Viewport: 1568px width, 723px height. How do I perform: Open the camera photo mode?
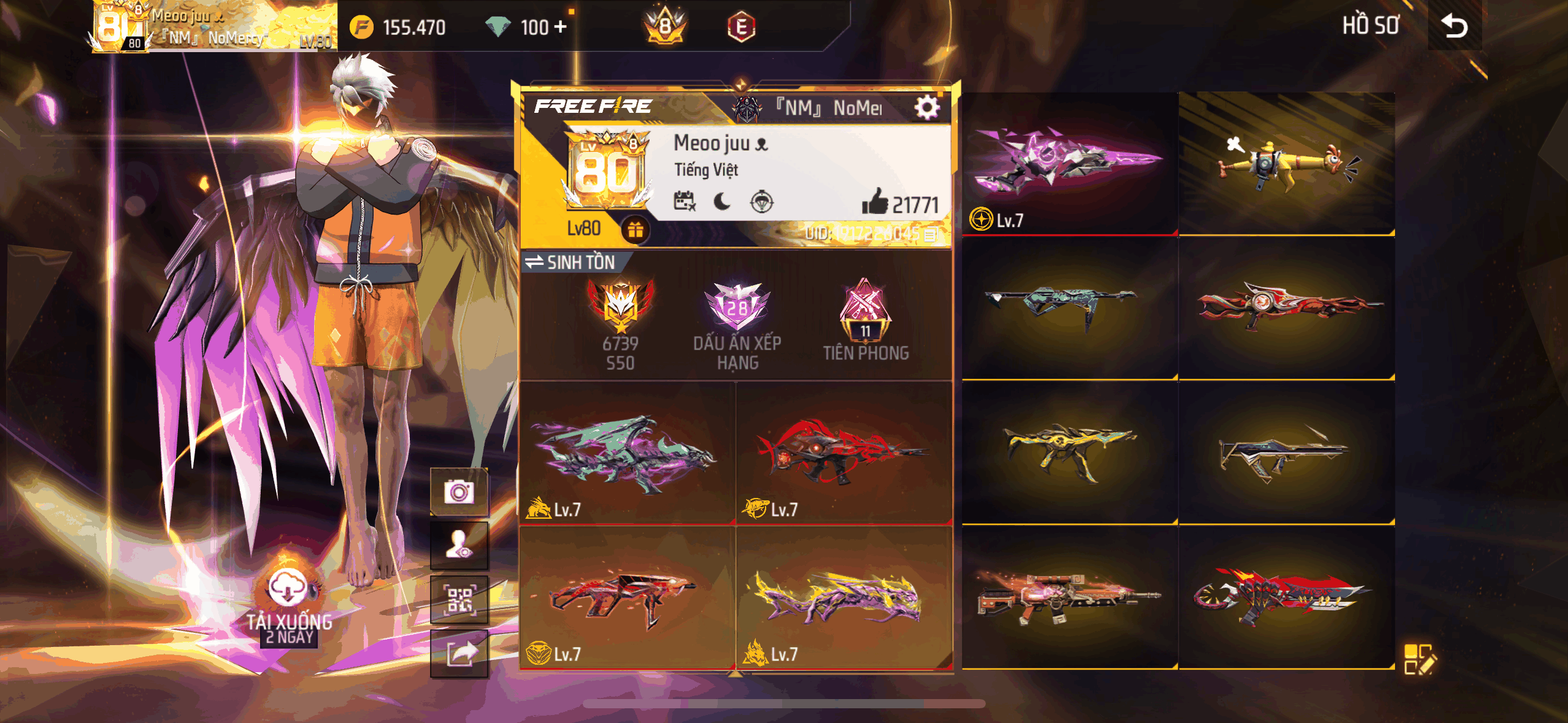coord(459,492)
